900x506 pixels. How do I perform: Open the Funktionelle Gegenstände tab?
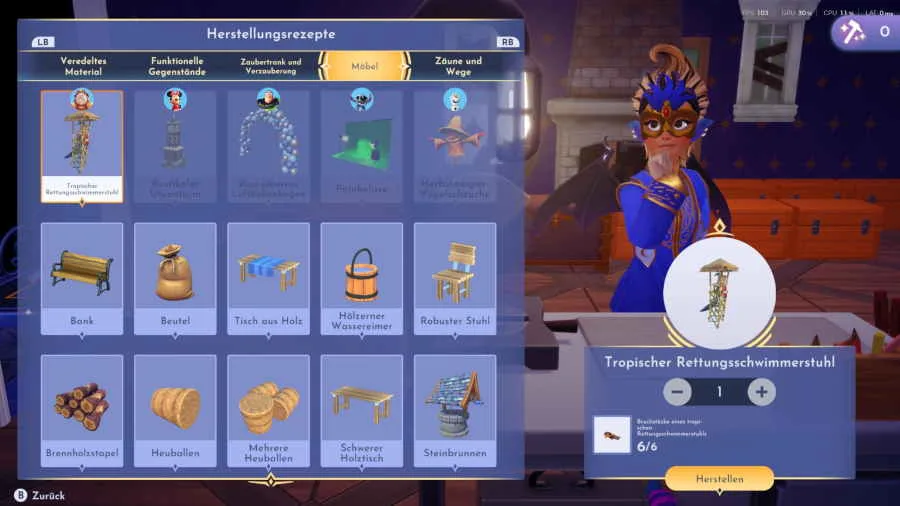(x=176, y=66)
